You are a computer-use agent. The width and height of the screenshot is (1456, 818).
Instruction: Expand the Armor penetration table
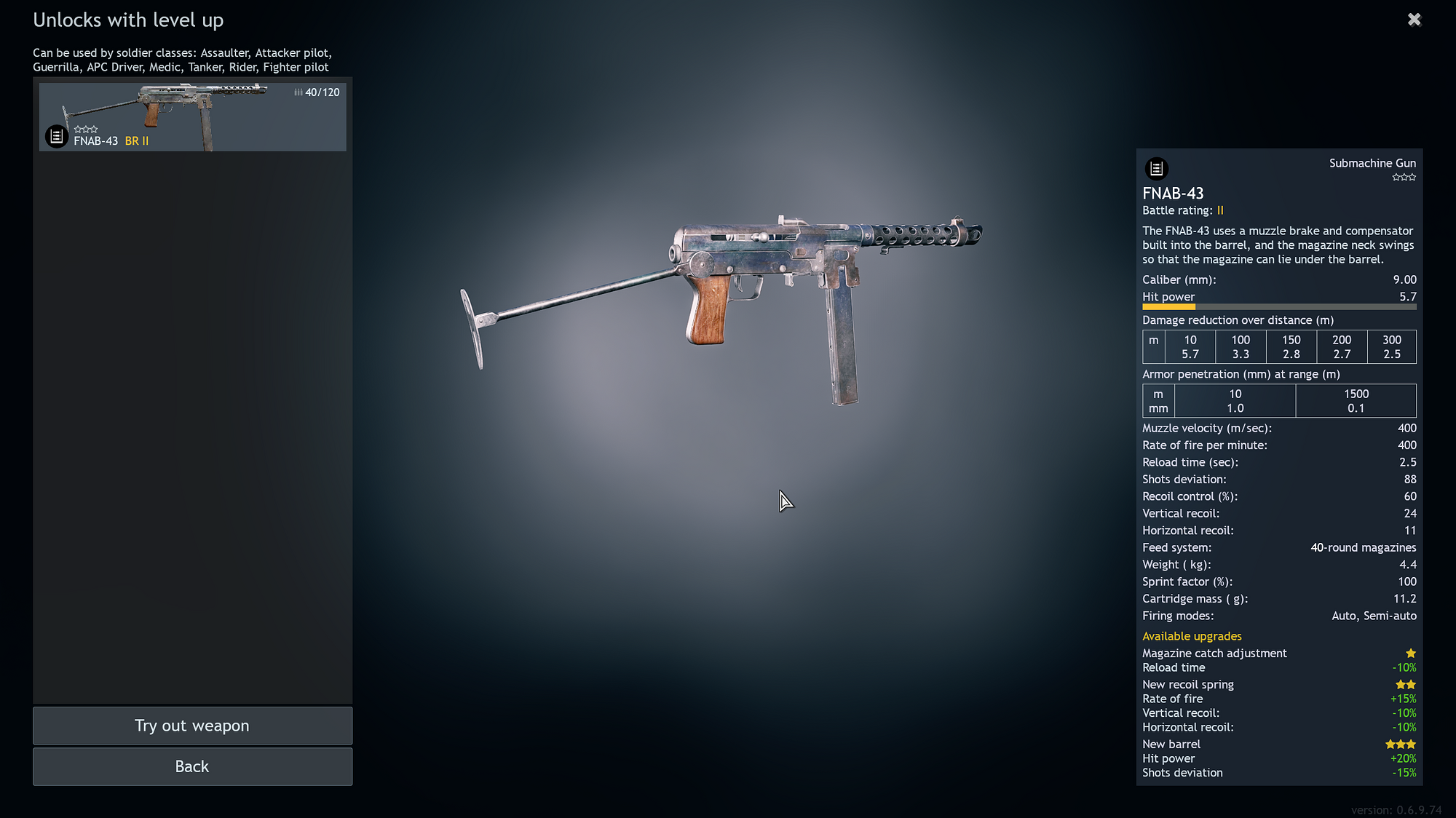coord(1241,374)
